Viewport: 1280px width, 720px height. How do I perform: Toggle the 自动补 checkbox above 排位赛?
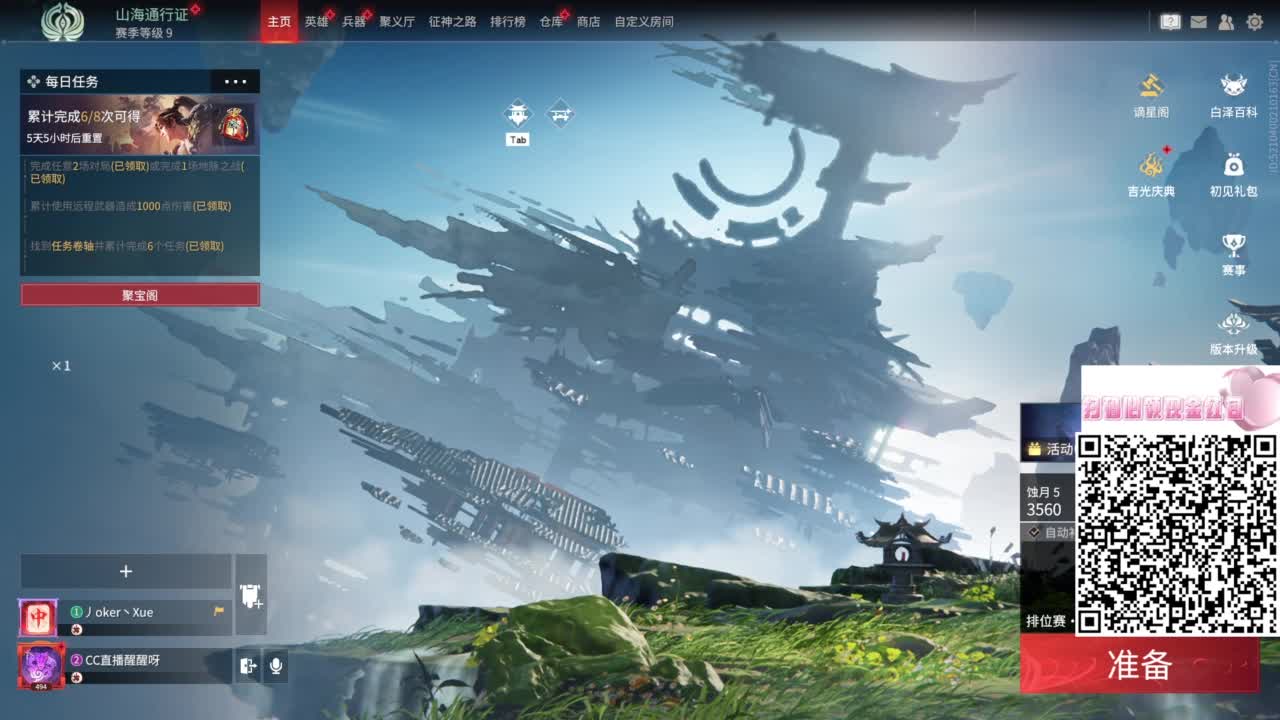(1034, 531)
